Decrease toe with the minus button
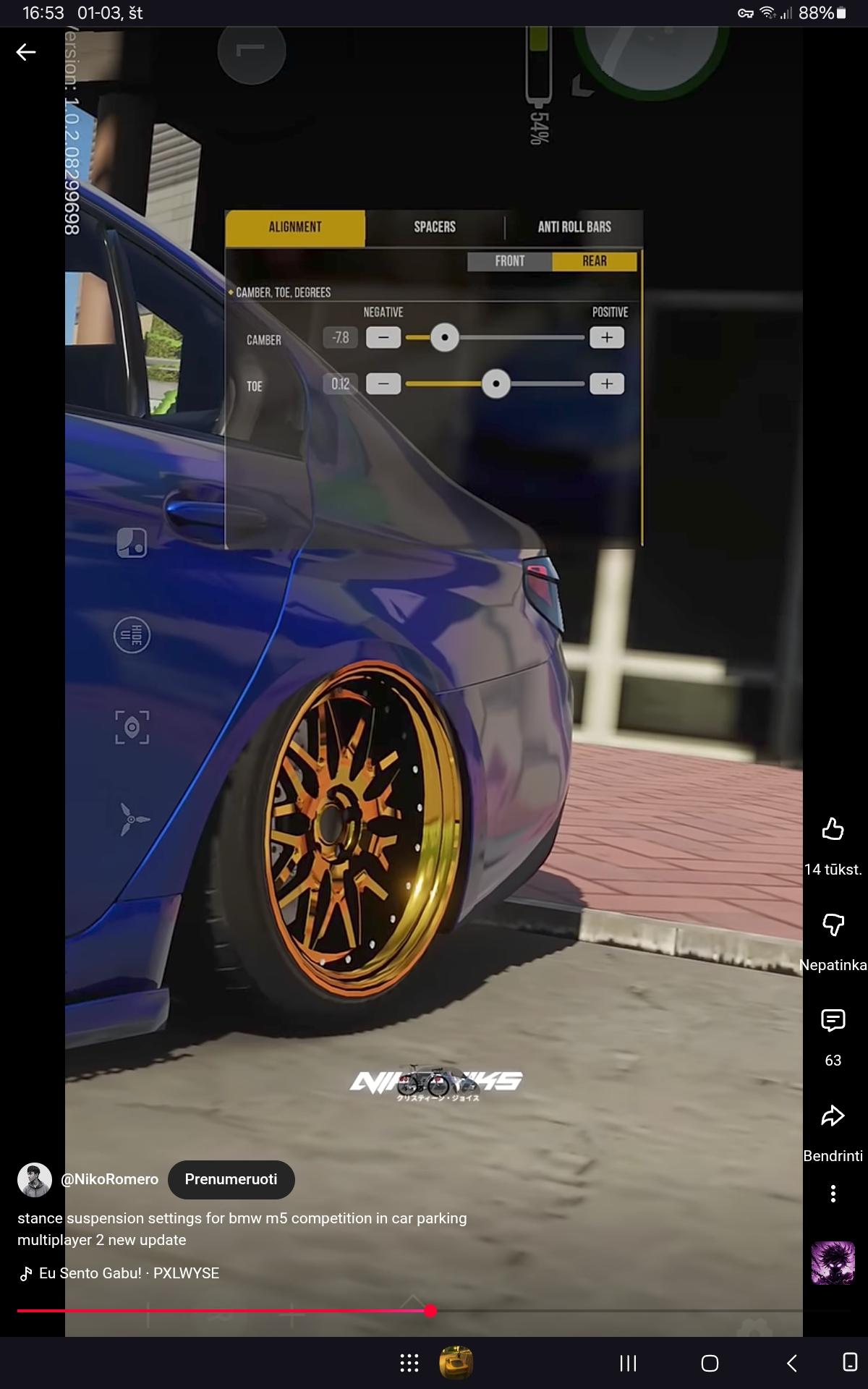The width and height of the screenshot is (868, 1389). pos(383,384)
